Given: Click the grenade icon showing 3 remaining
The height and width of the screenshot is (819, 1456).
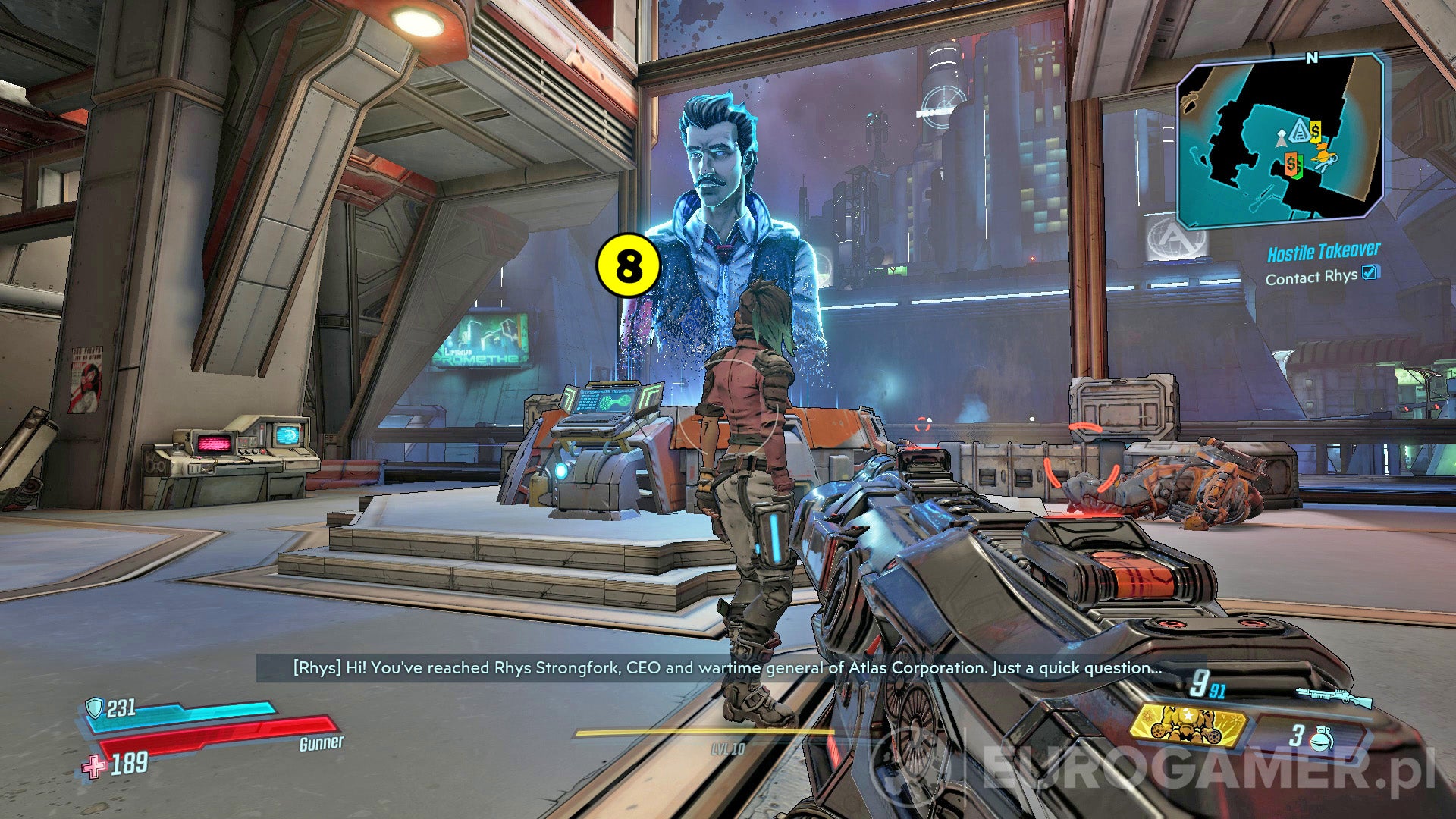Looking at the screenshot, I should pos(1321,737).
